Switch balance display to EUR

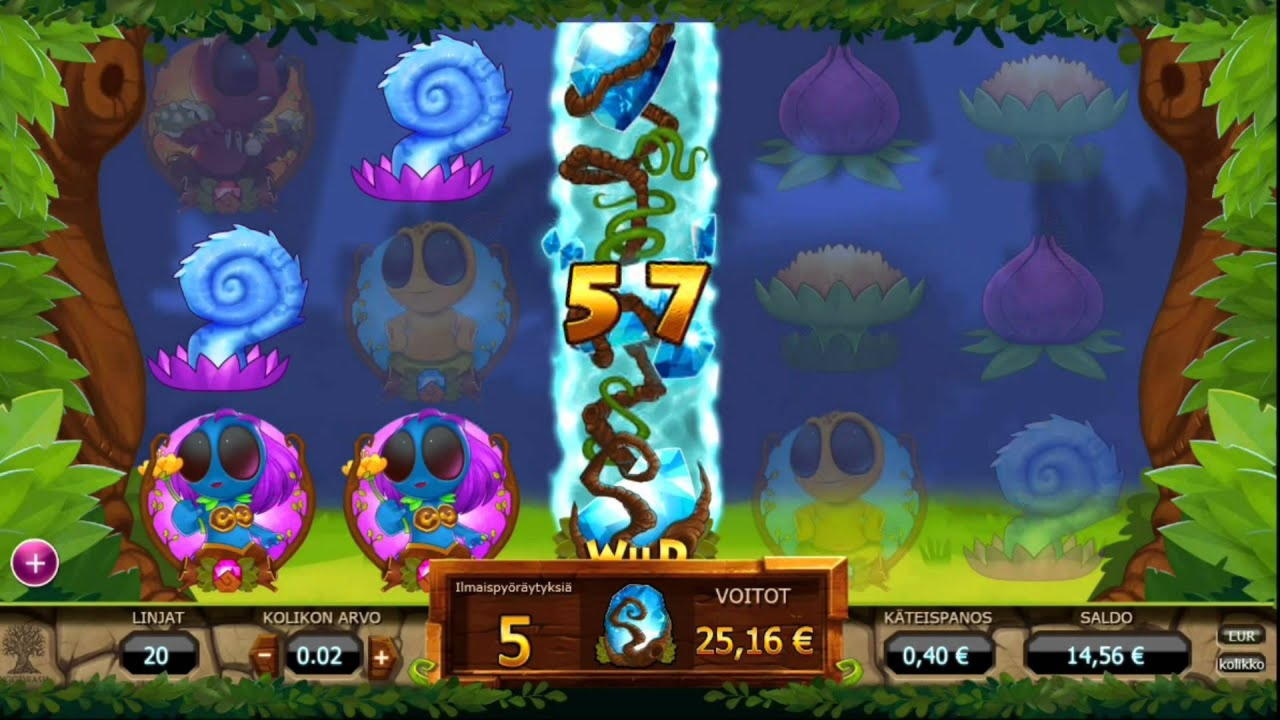tap(1240, 634)
